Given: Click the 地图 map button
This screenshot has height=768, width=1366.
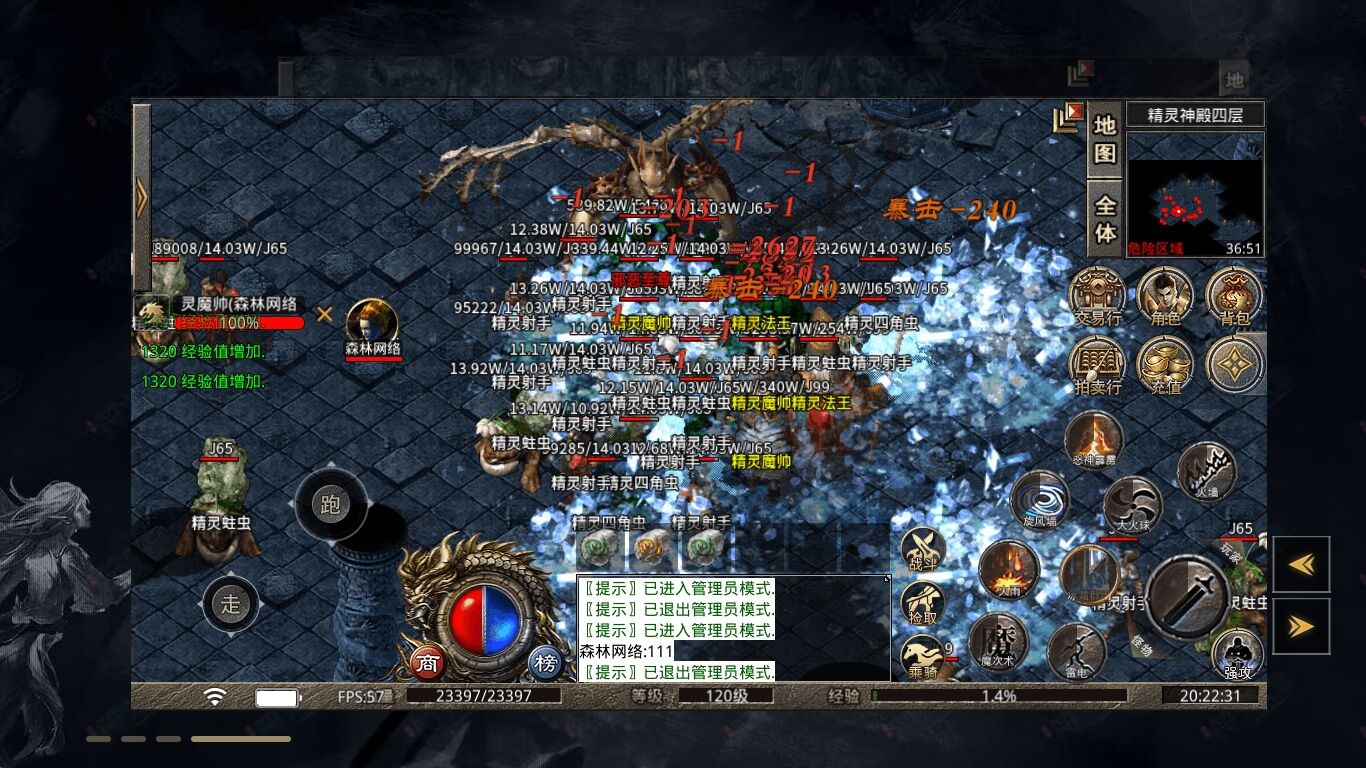Looking at the screenshot, I should (1104, 139).
